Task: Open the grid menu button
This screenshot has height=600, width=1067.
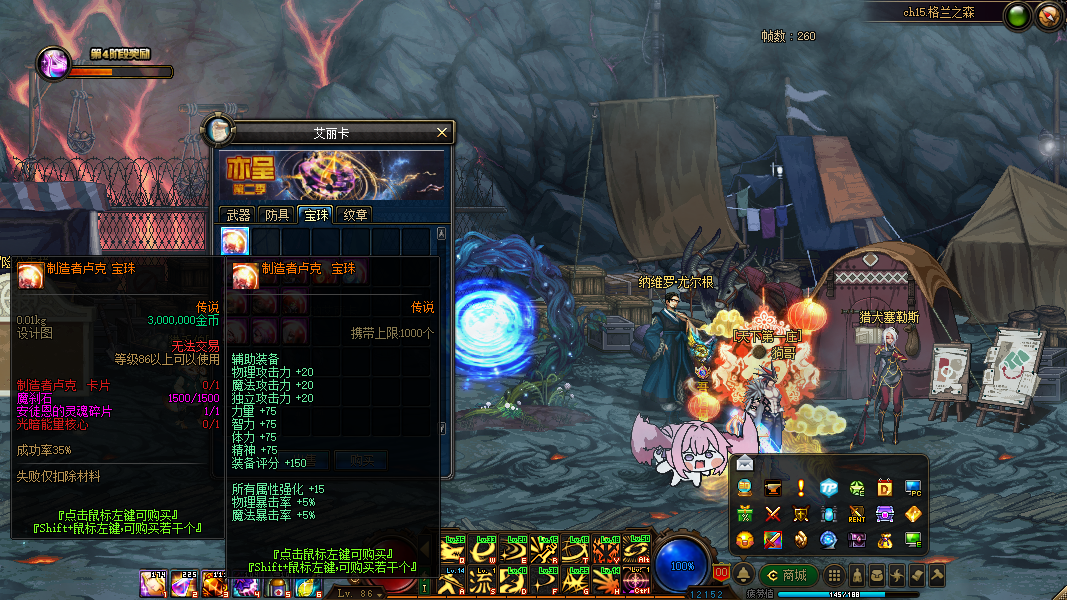Action: pos(834,575)
